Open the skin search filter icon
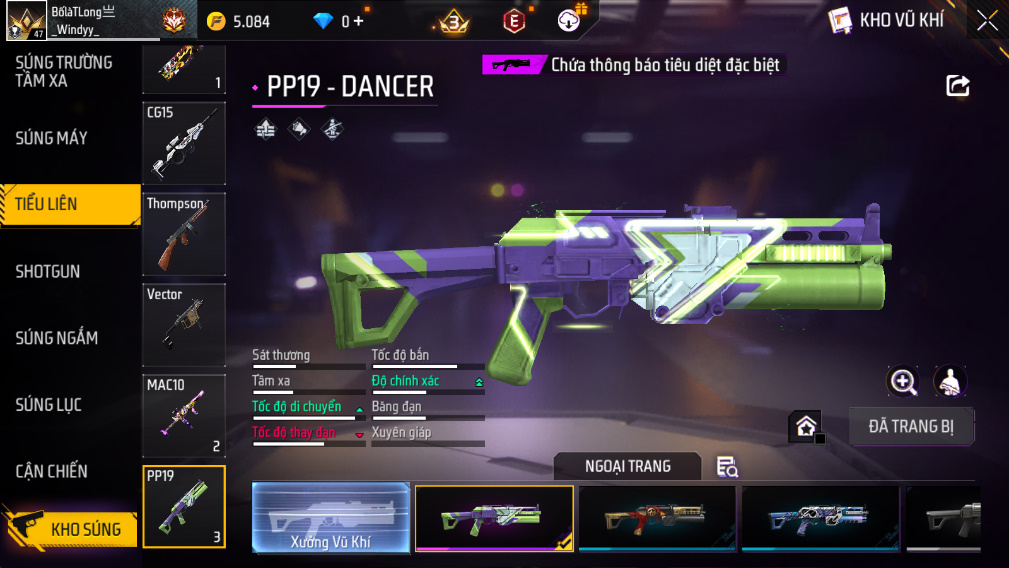The width and height of the screenshot is (1009, 568). 727,466
